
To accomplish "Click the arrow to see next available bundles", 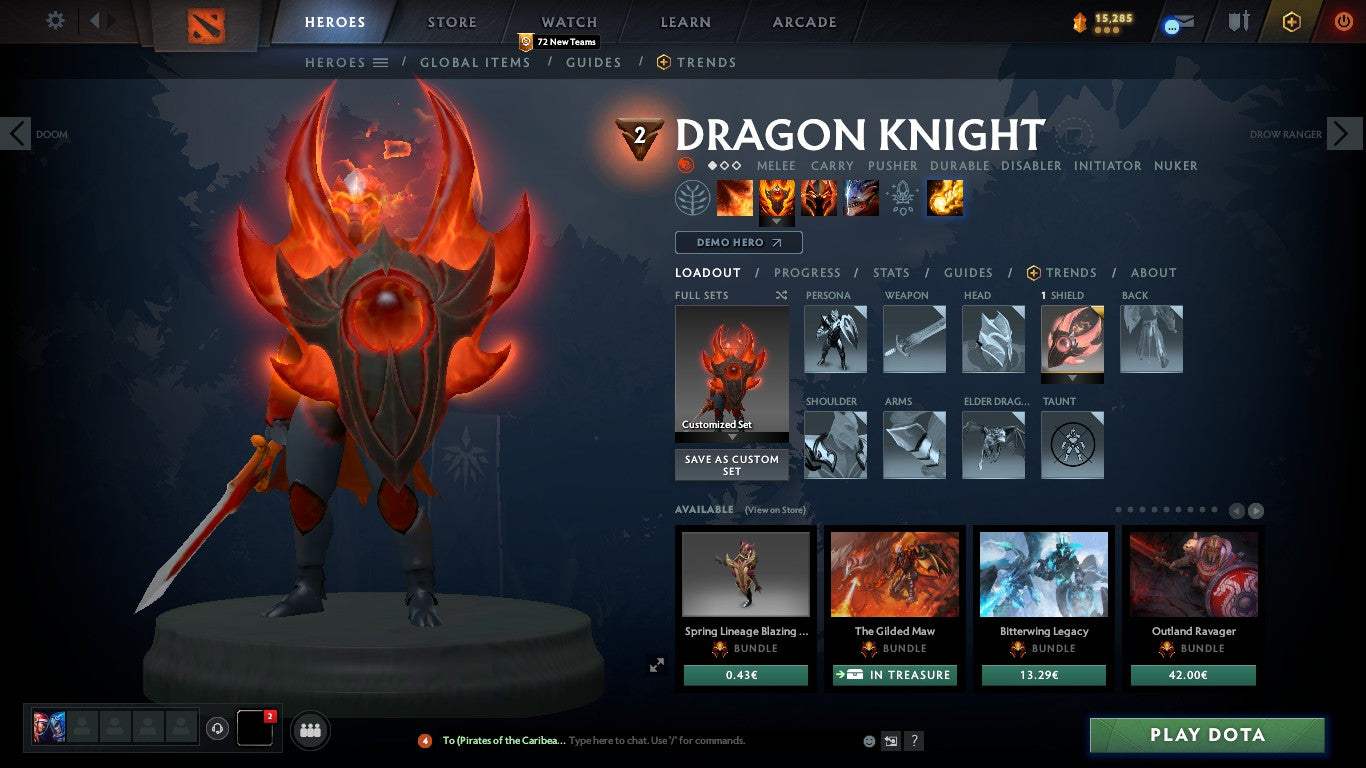I will coord(1257,509).
